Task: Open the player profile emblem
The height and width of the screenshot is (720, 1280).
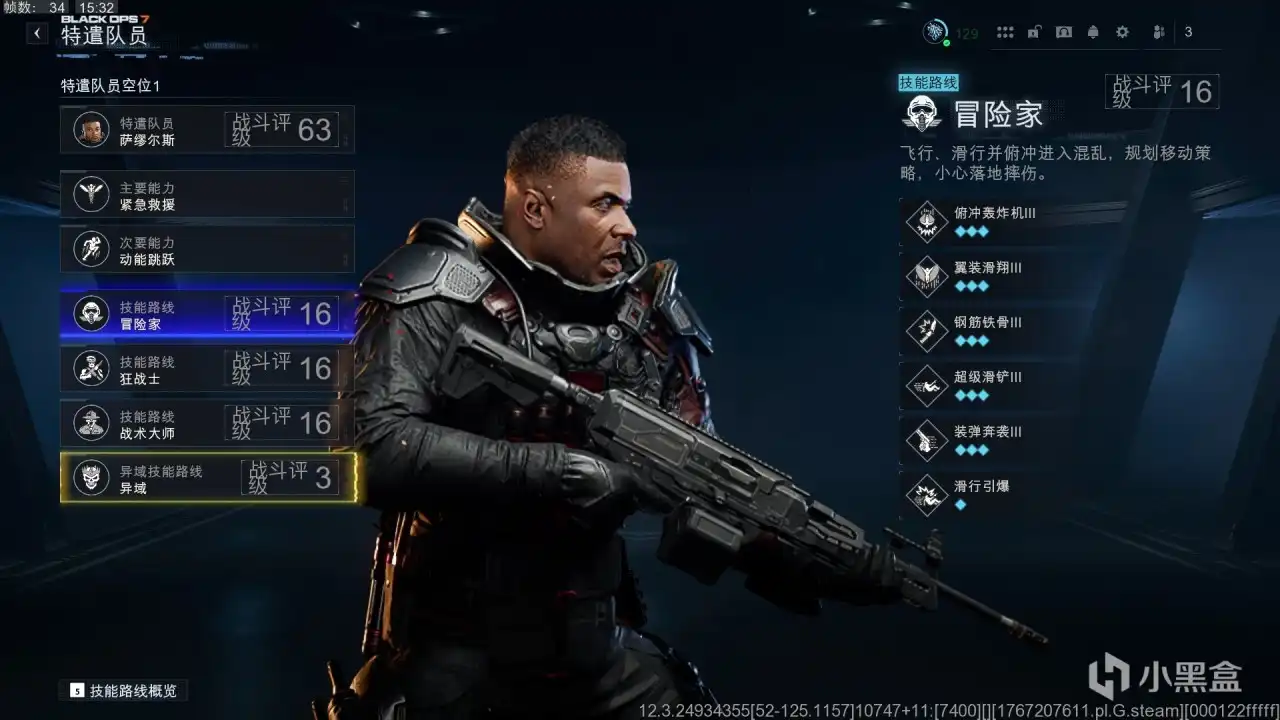Action: click(x=934, y=32)
